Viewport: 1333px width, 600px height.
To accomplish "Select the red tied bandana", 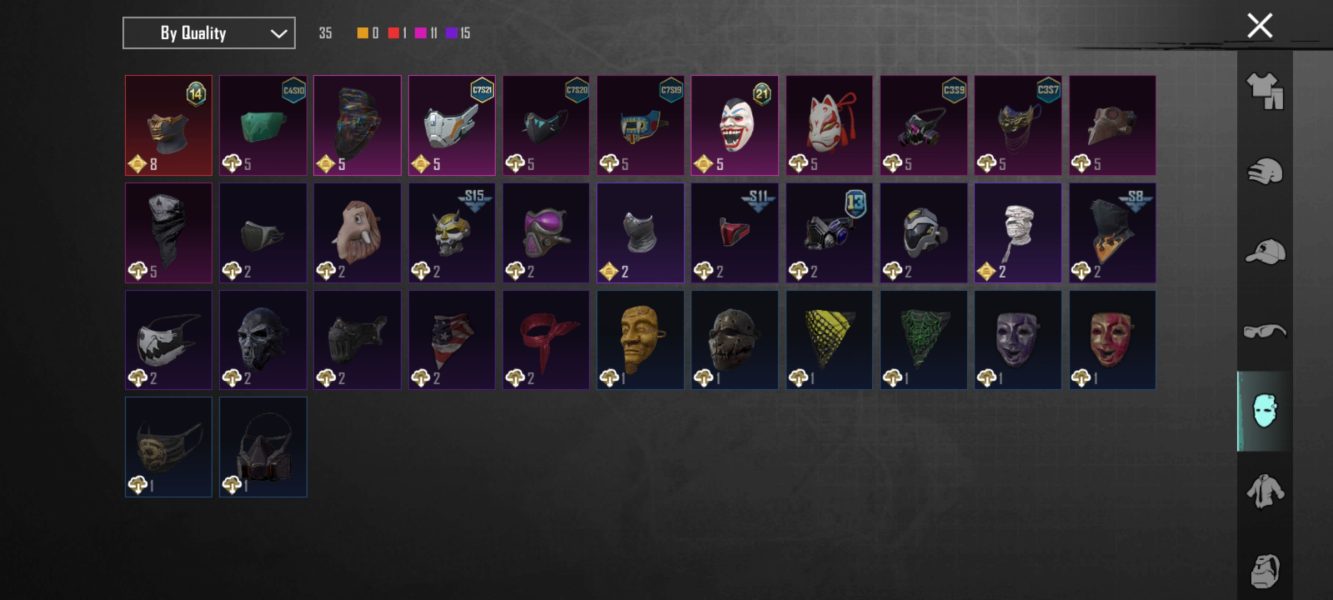I will tap(546, 339).
